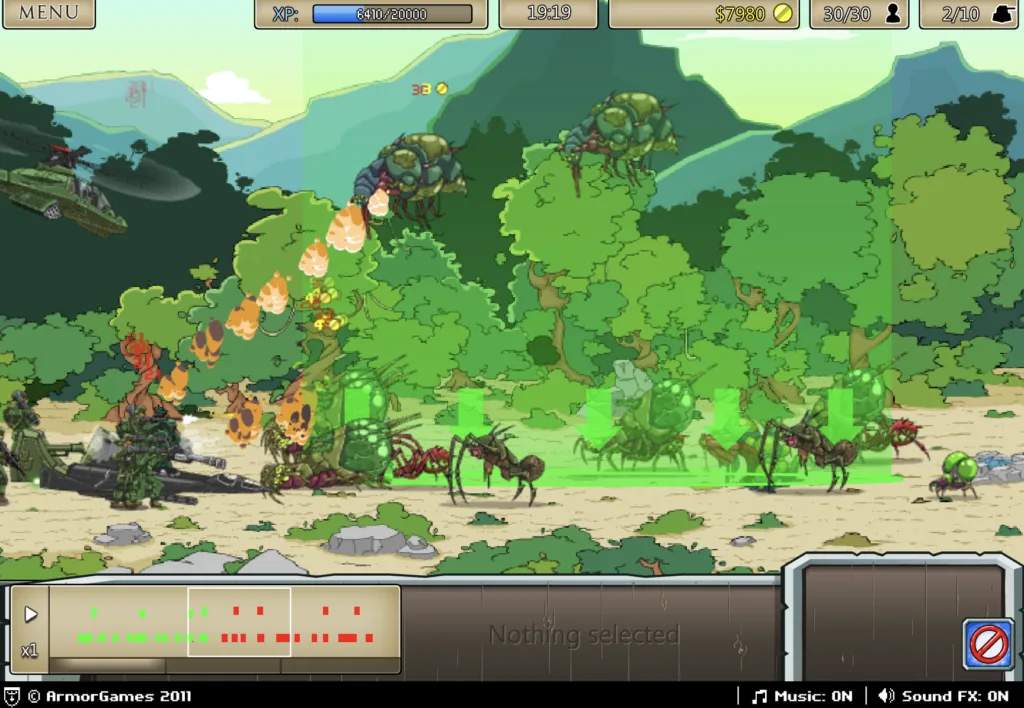Toggle the Music: ON setting
This screenshot has height=708, width=1024.
[802, 696]
